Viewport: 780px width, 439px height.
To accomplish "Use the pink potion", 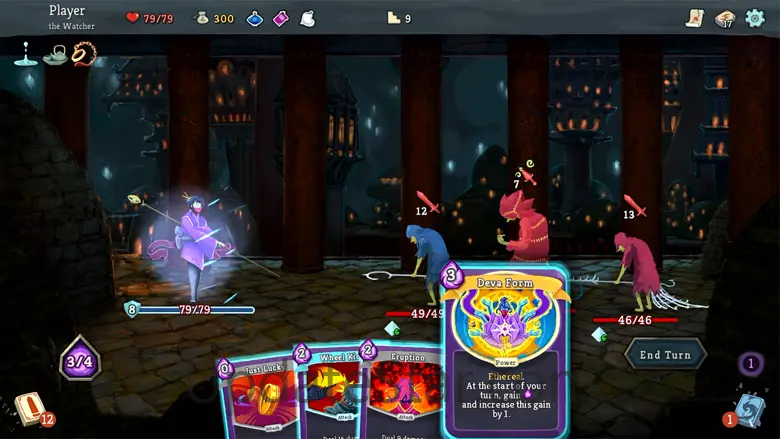I will (x=281, y=18).
